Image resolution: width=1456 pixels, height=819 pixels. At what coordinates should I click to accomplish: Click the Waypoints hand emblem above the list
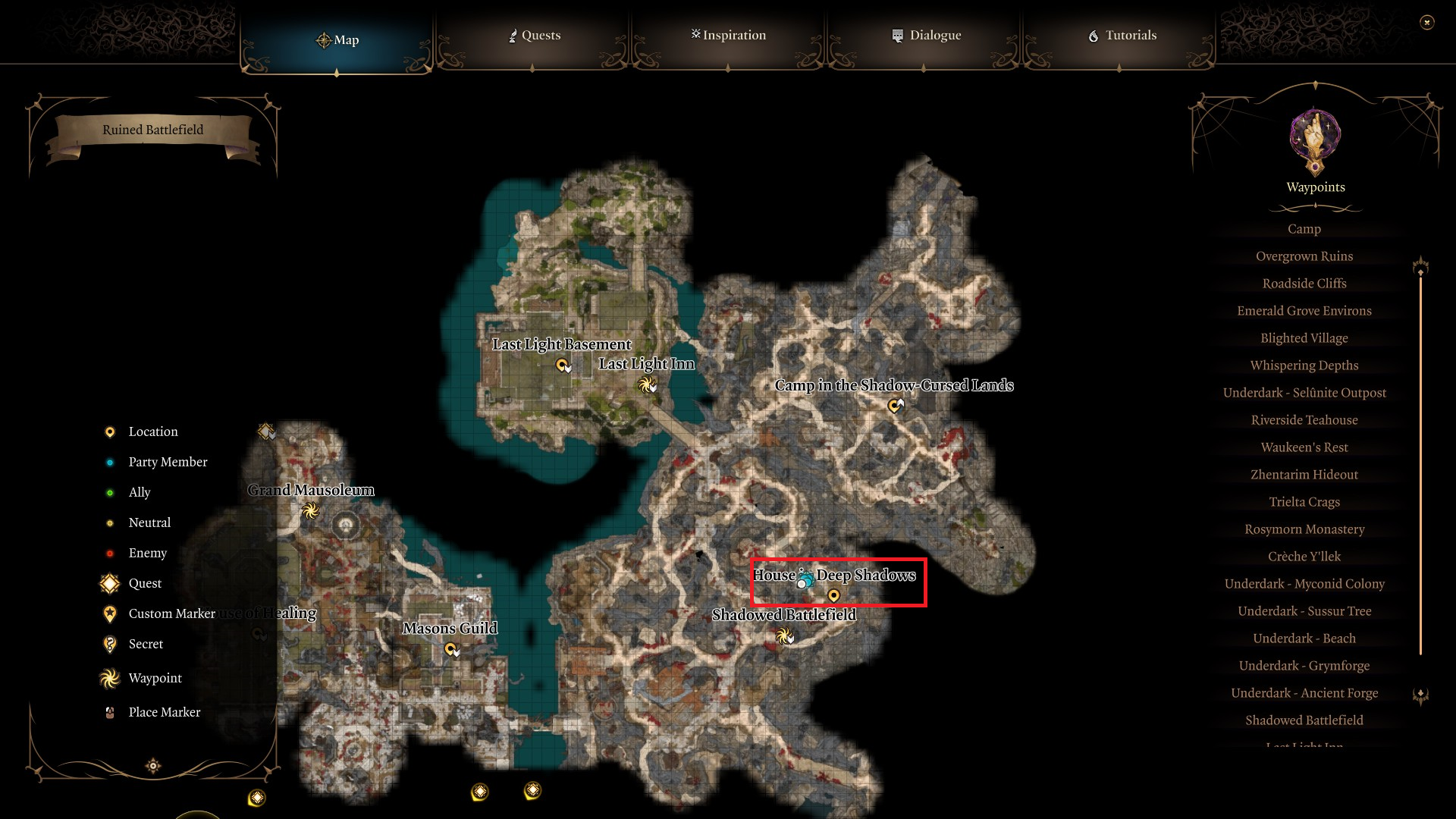[x=1315, y=142]
